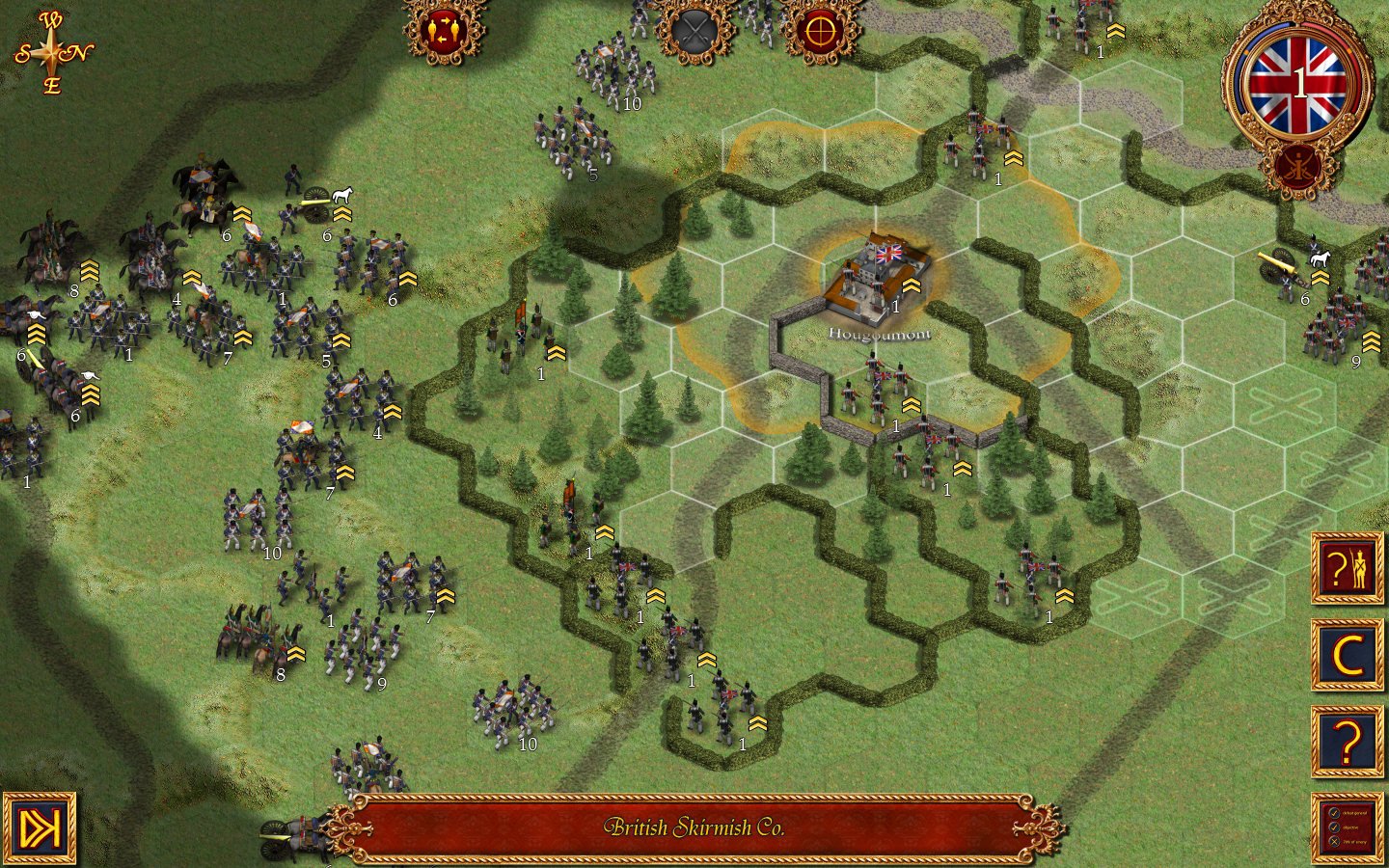The height and width of the screenshot is (868, 1389).
Task: Click the greyed crossed-swords melee attack icon
Action: point(694,31)
